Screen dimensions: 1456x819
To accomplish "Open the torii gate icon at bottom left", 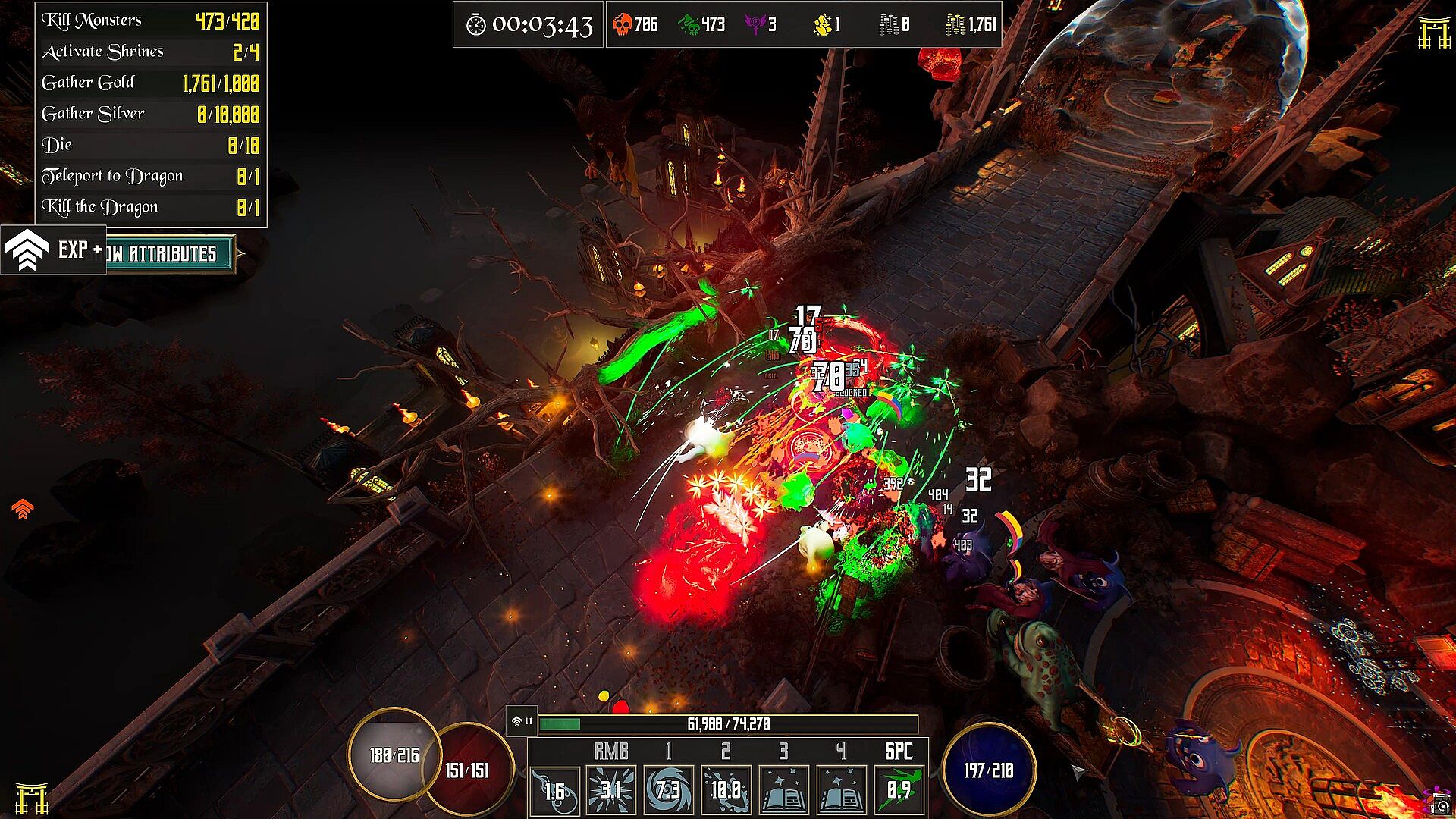I will tap(32, 798).
